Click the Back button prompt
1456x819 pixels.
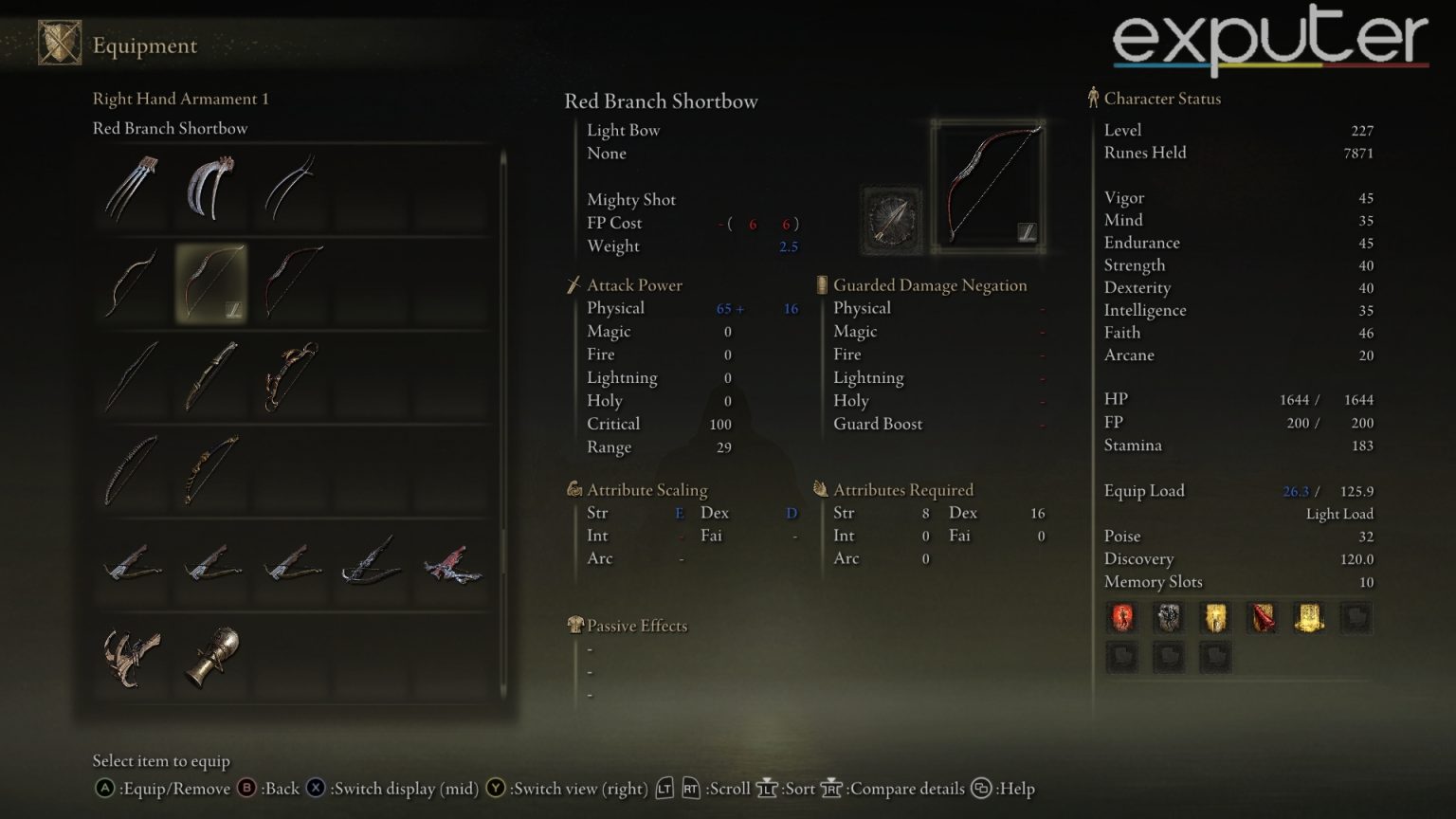(x=245, y=788)
